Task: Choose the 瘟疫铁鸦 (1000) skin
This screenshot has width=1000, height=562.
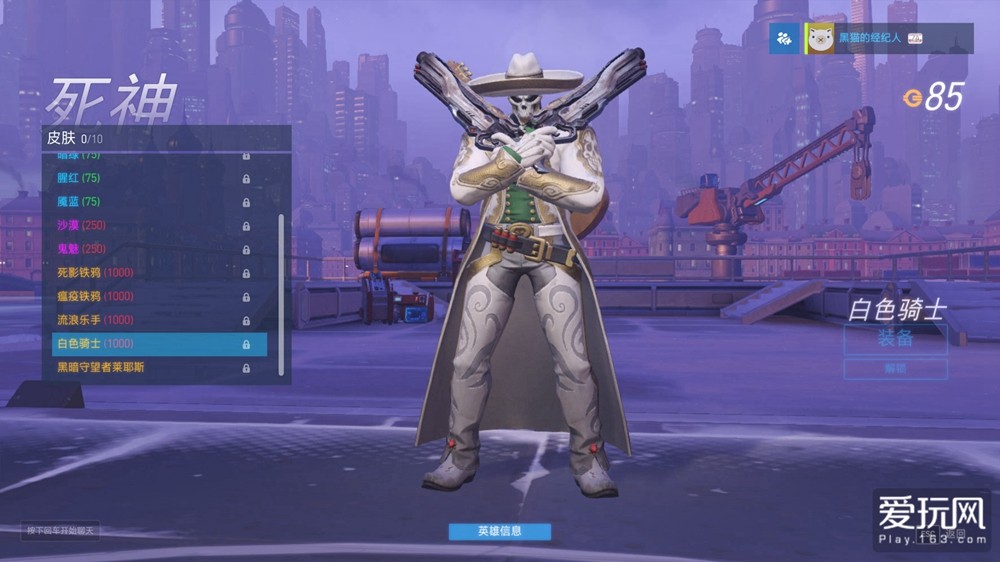Action: [x=150, y=296]
